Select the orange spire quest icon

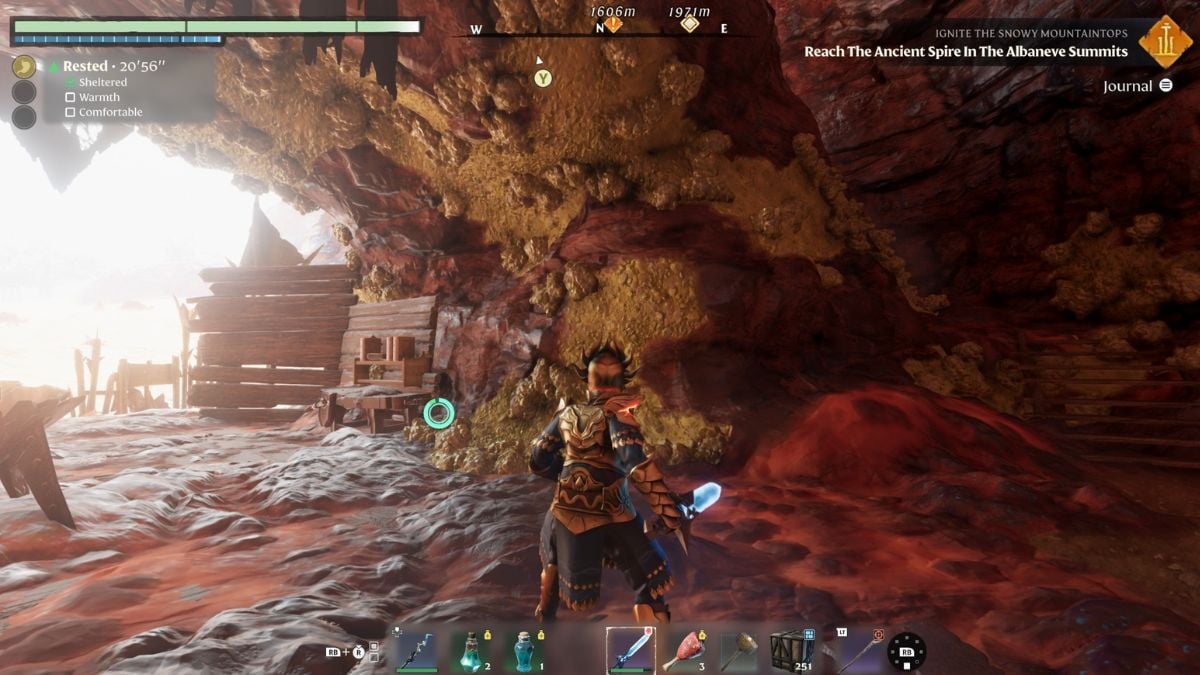coord(1164,41)
